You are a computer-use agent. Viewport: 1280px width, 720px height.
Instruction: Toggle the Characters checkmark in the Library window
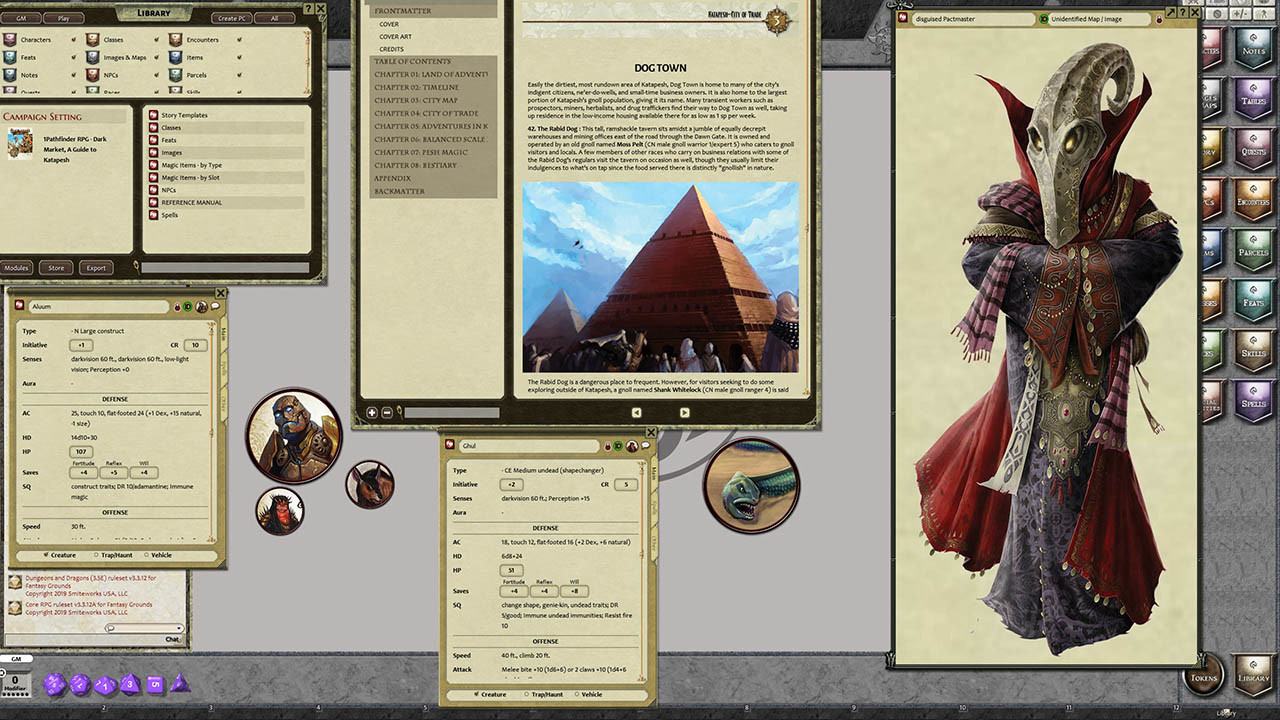pos(74,38)
